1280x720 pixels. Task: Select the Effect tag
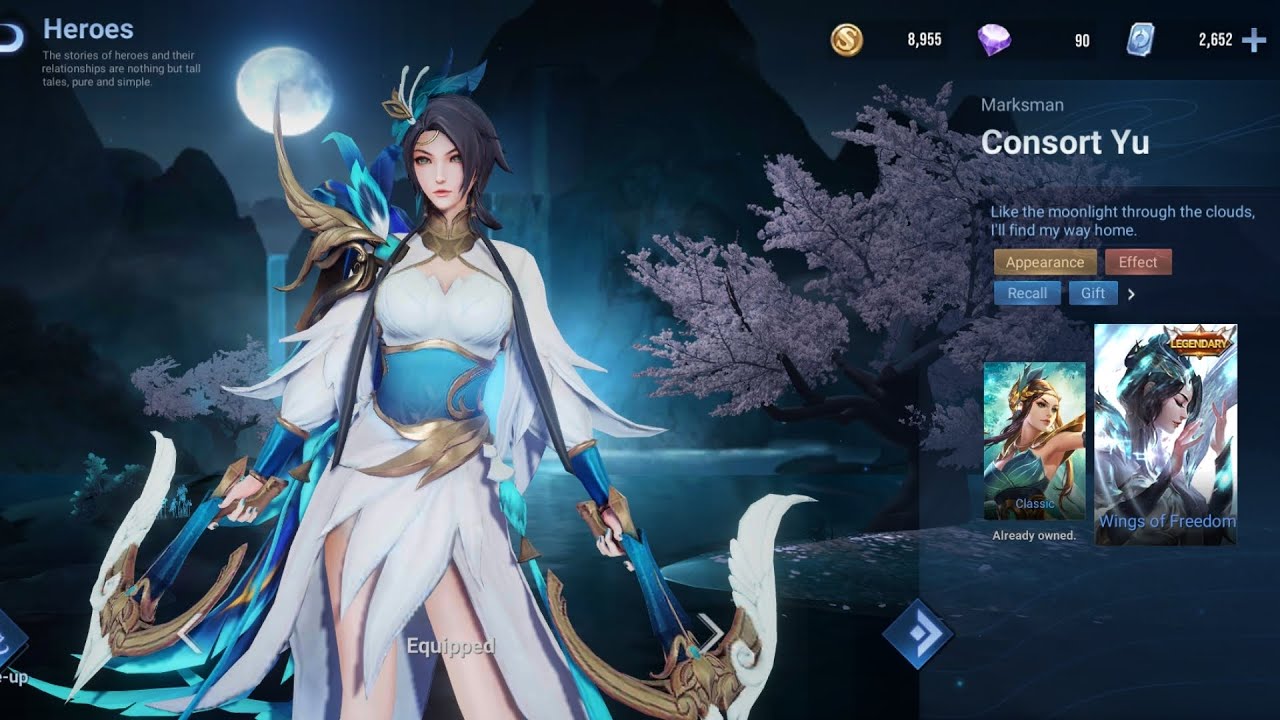point(1137,262)
